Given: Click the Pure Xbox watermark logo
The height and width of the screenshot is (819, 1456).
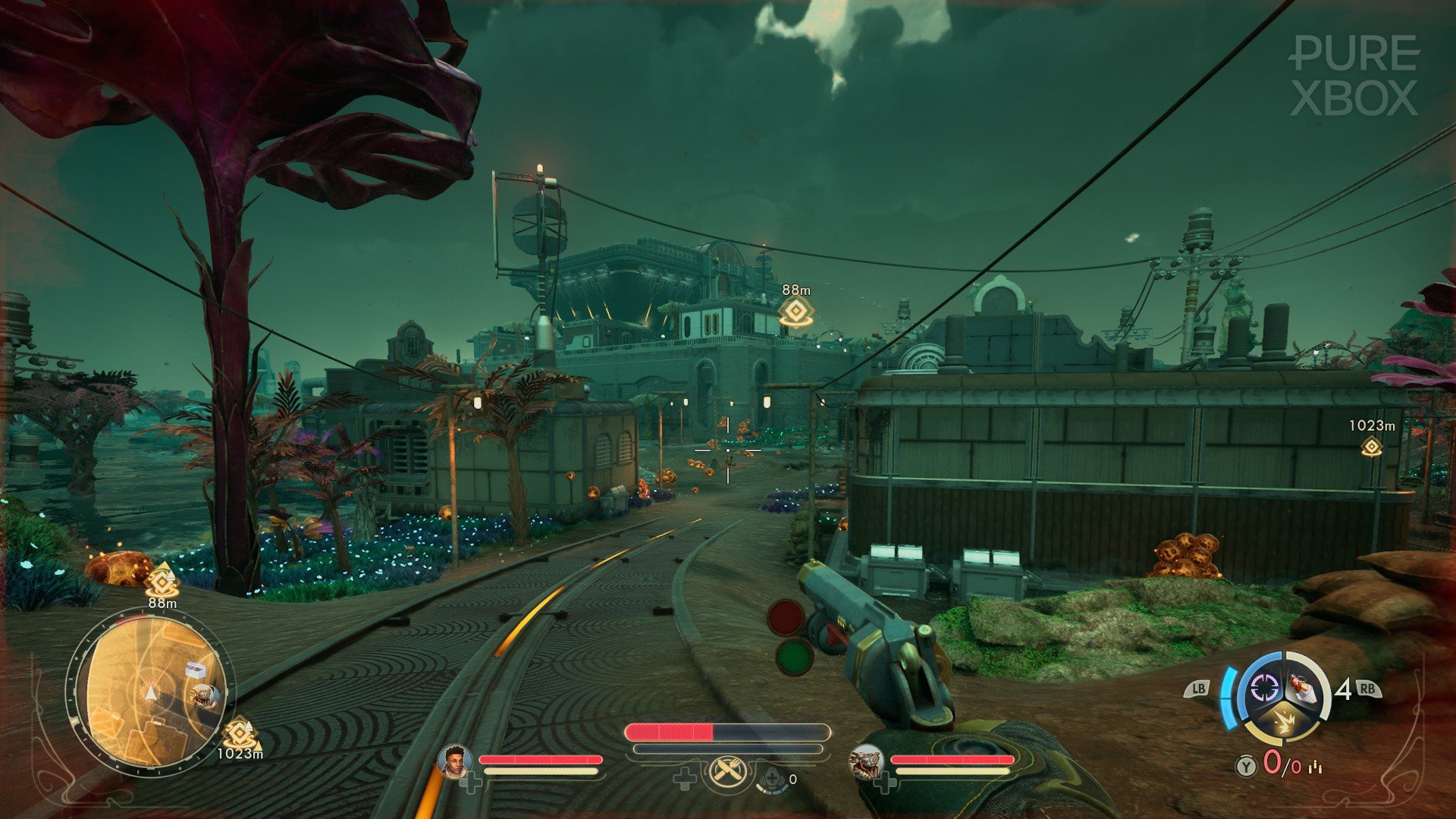Looking at the screenshot, I should point(1354,76).
